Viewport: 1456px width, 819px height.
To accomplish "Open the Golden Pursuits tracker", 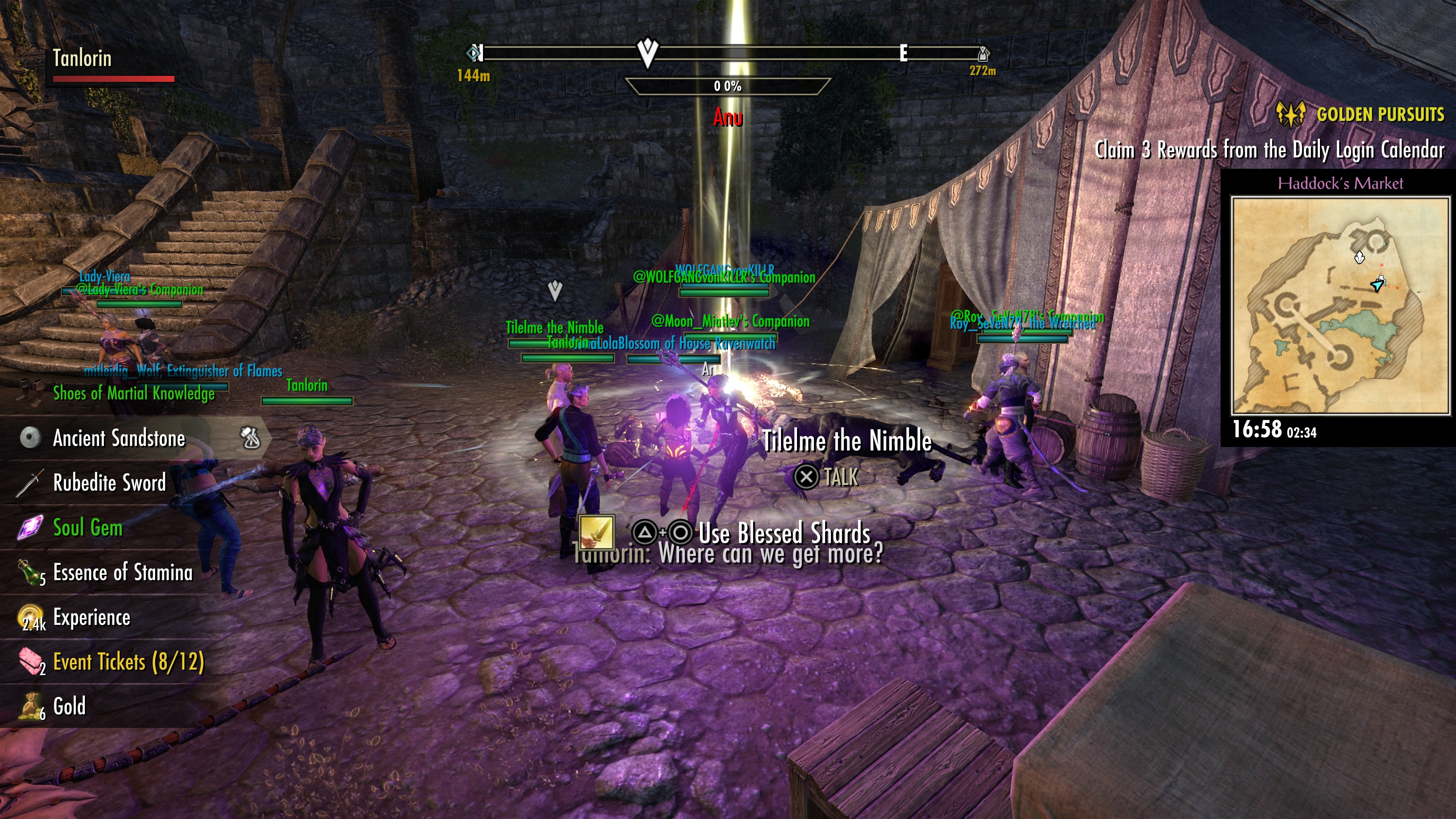I will (x=1380, y=115).
